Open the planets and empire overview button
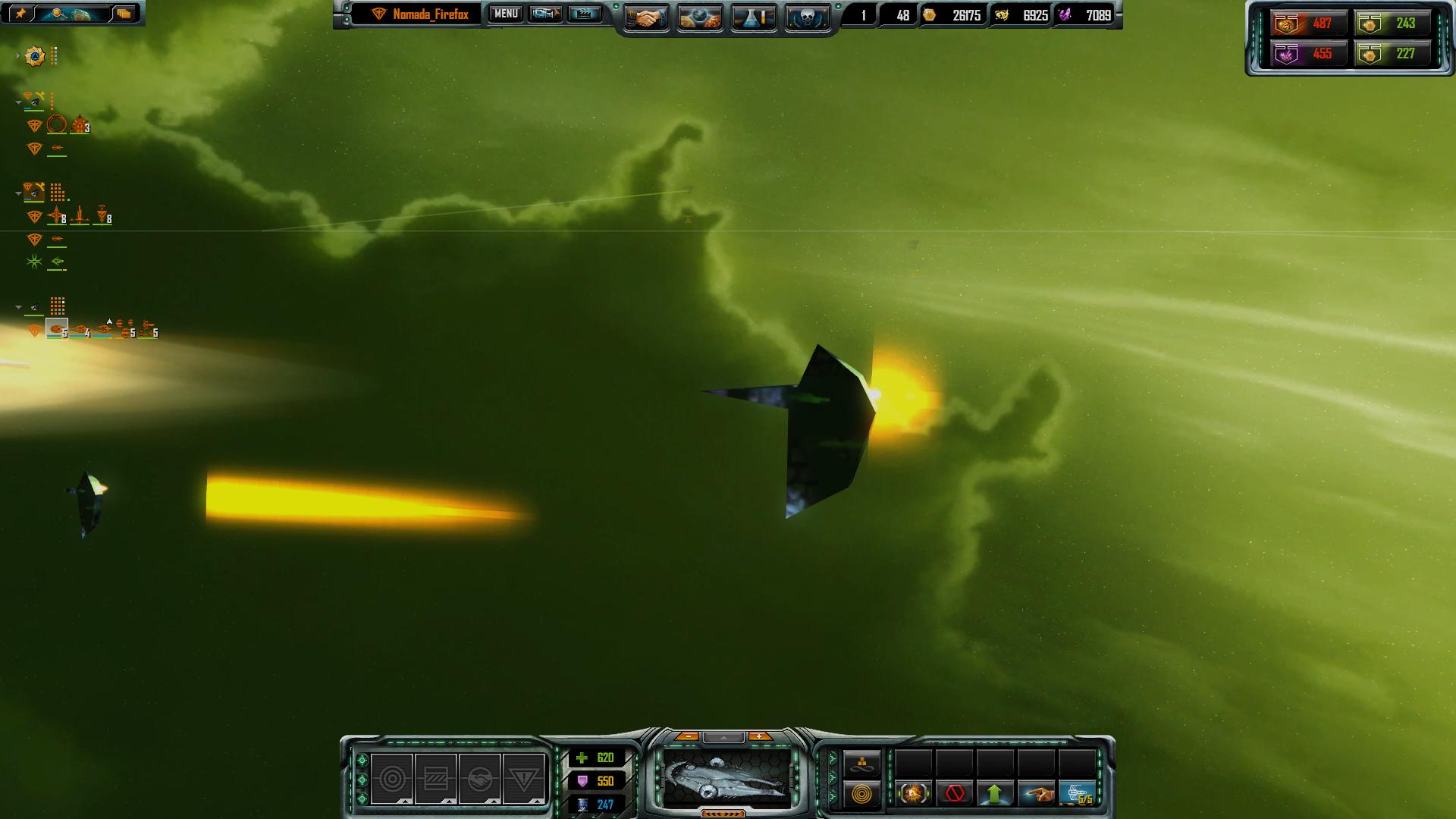 coord(700,17)
